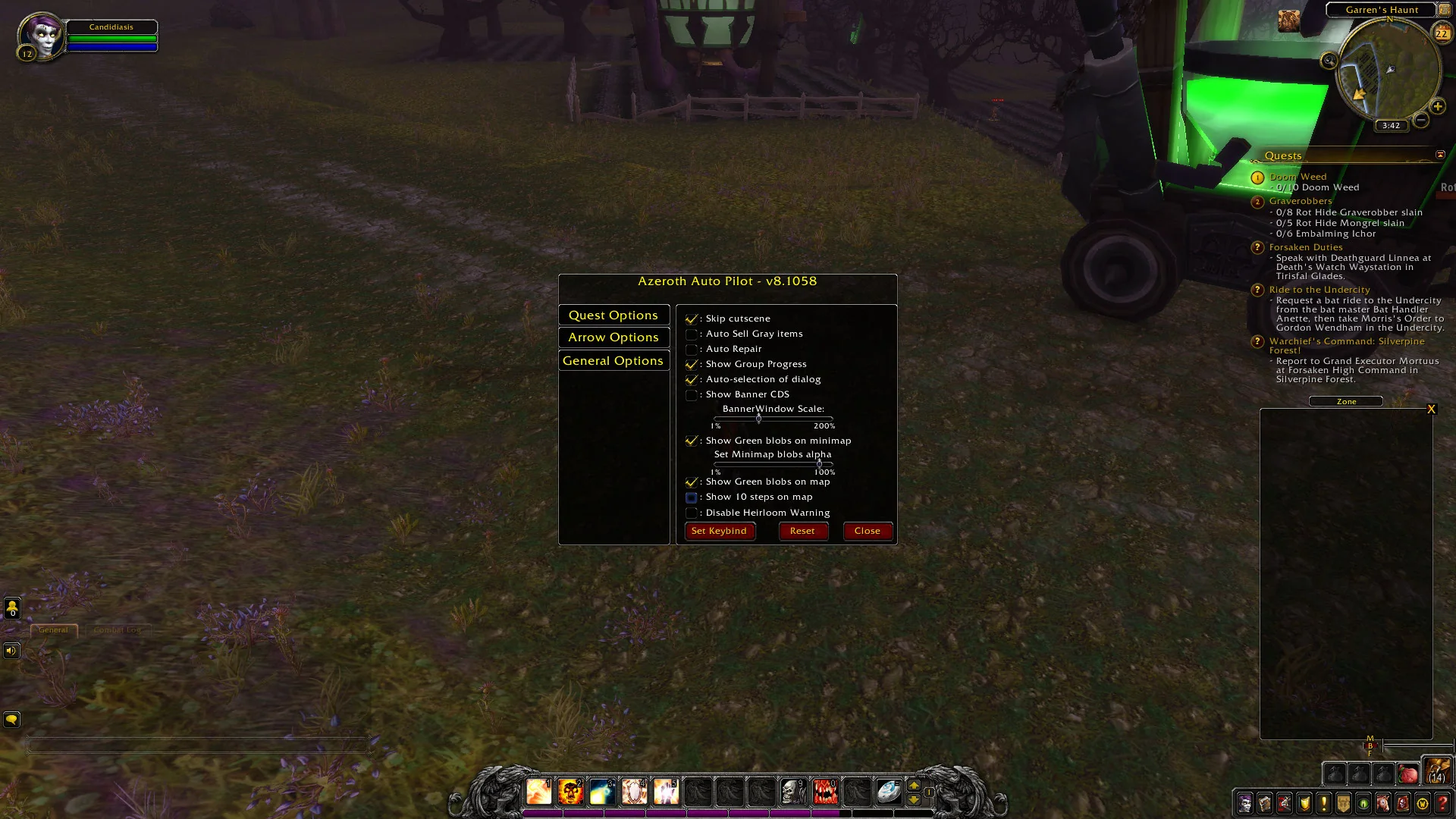Close the Azeroth Auto Pilot window
Image resolution: width=1456 pixels, height=819 pixels.
867,532
